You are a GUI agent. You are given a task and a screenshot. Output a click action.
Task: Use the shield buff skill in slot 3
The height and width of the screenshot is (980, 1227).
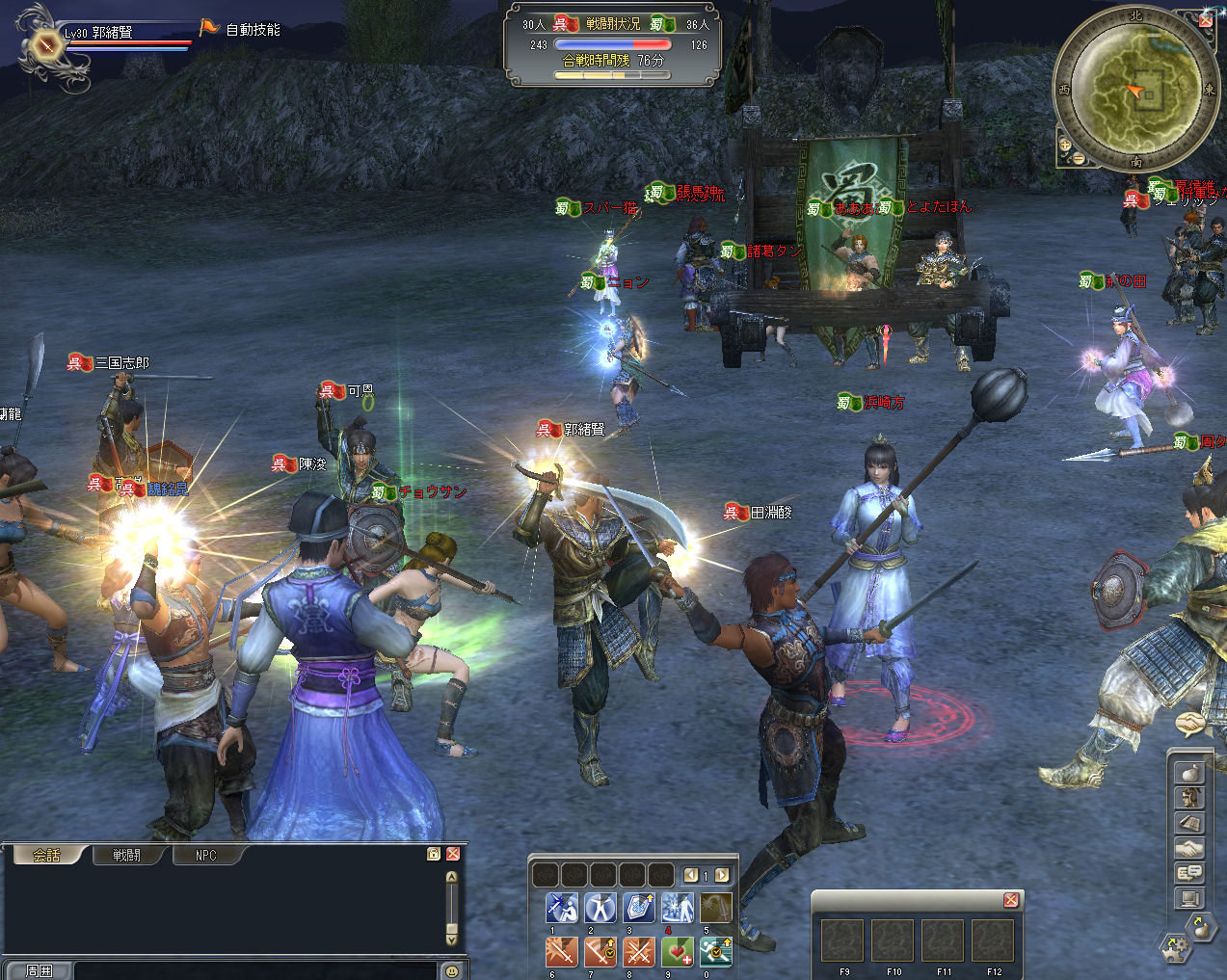point(638,908)
